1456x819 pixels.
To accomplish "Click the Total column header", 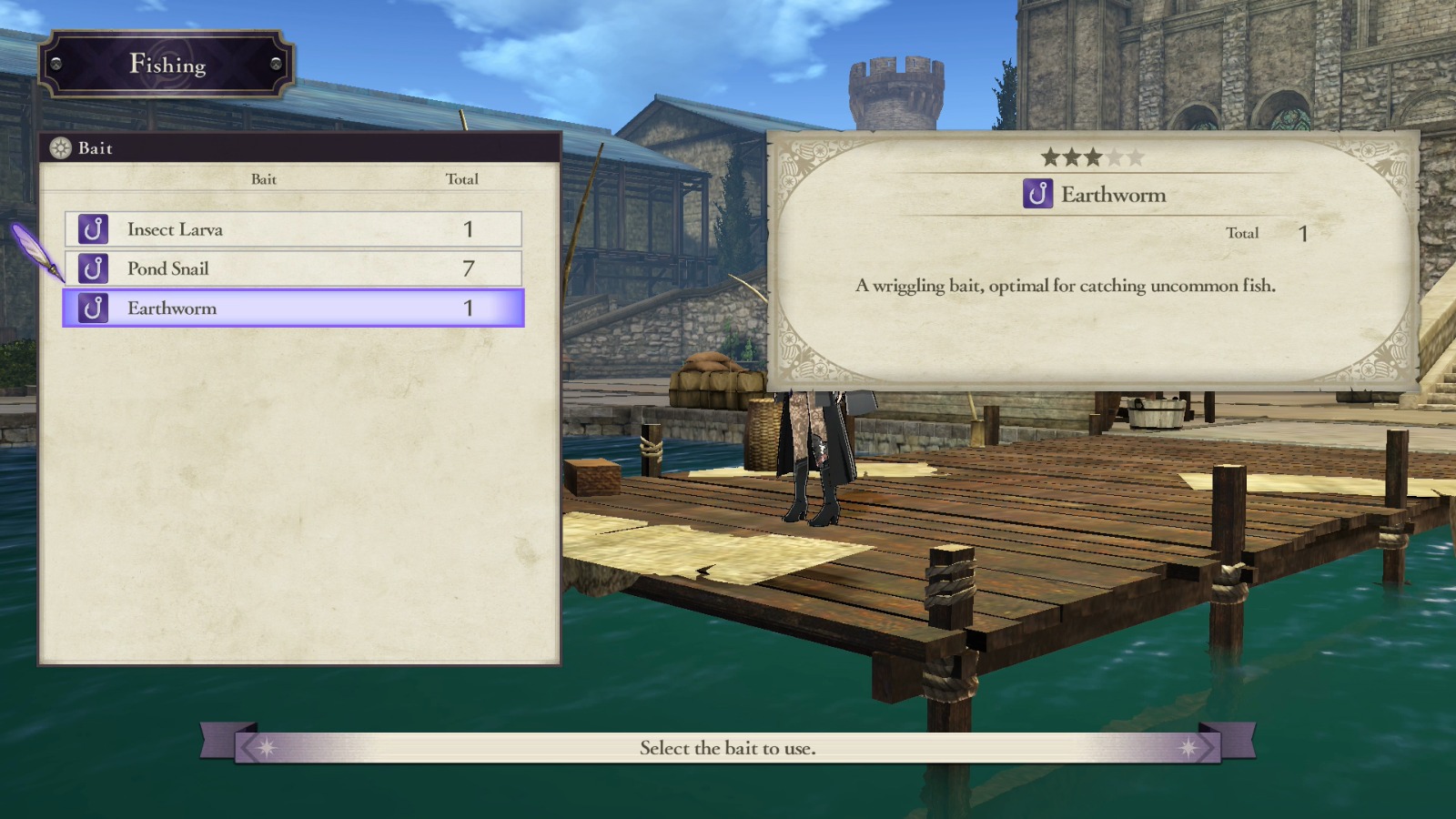I will click(x=463, y=179).
